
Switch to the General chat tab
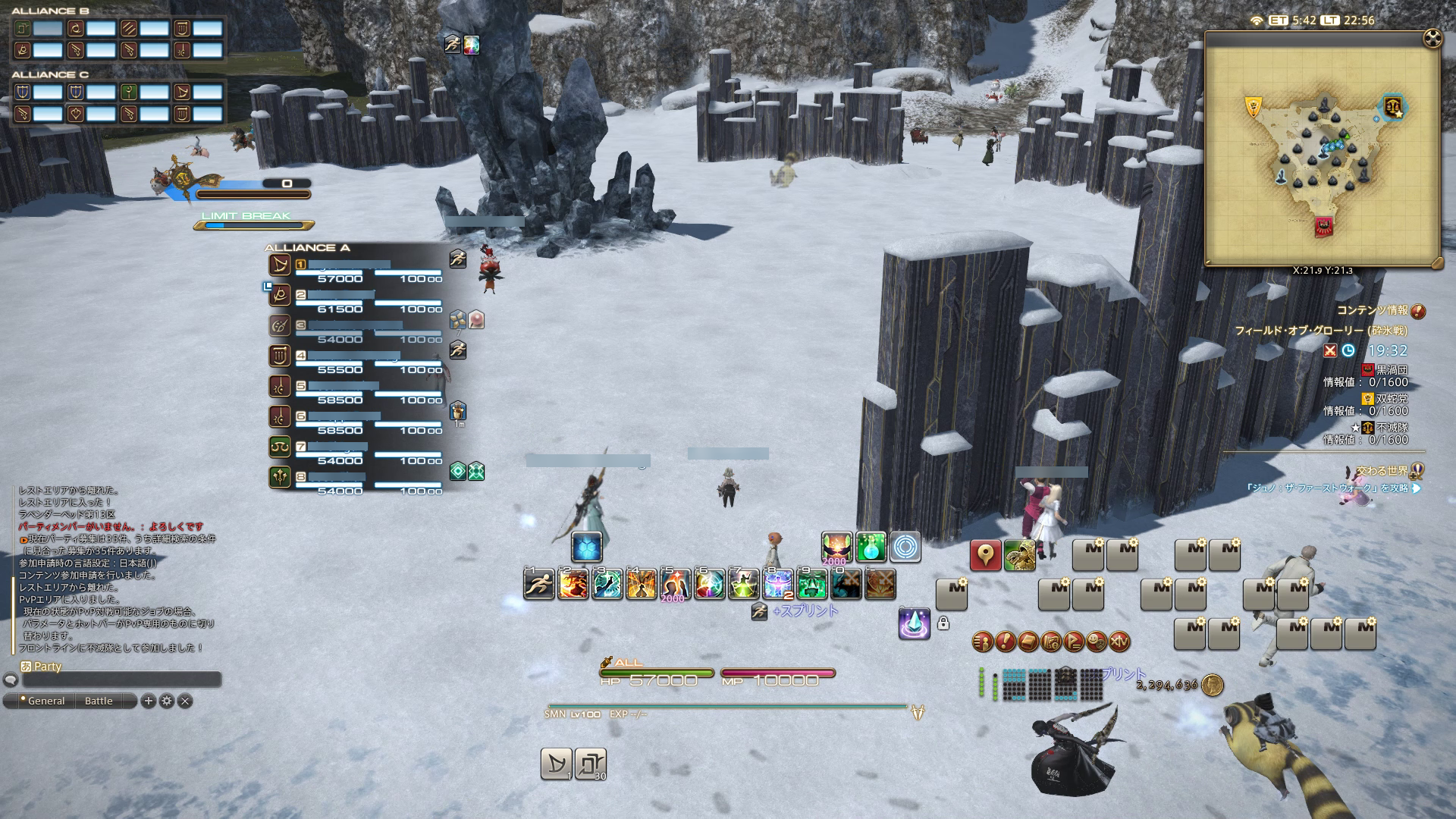coord(45,701)
